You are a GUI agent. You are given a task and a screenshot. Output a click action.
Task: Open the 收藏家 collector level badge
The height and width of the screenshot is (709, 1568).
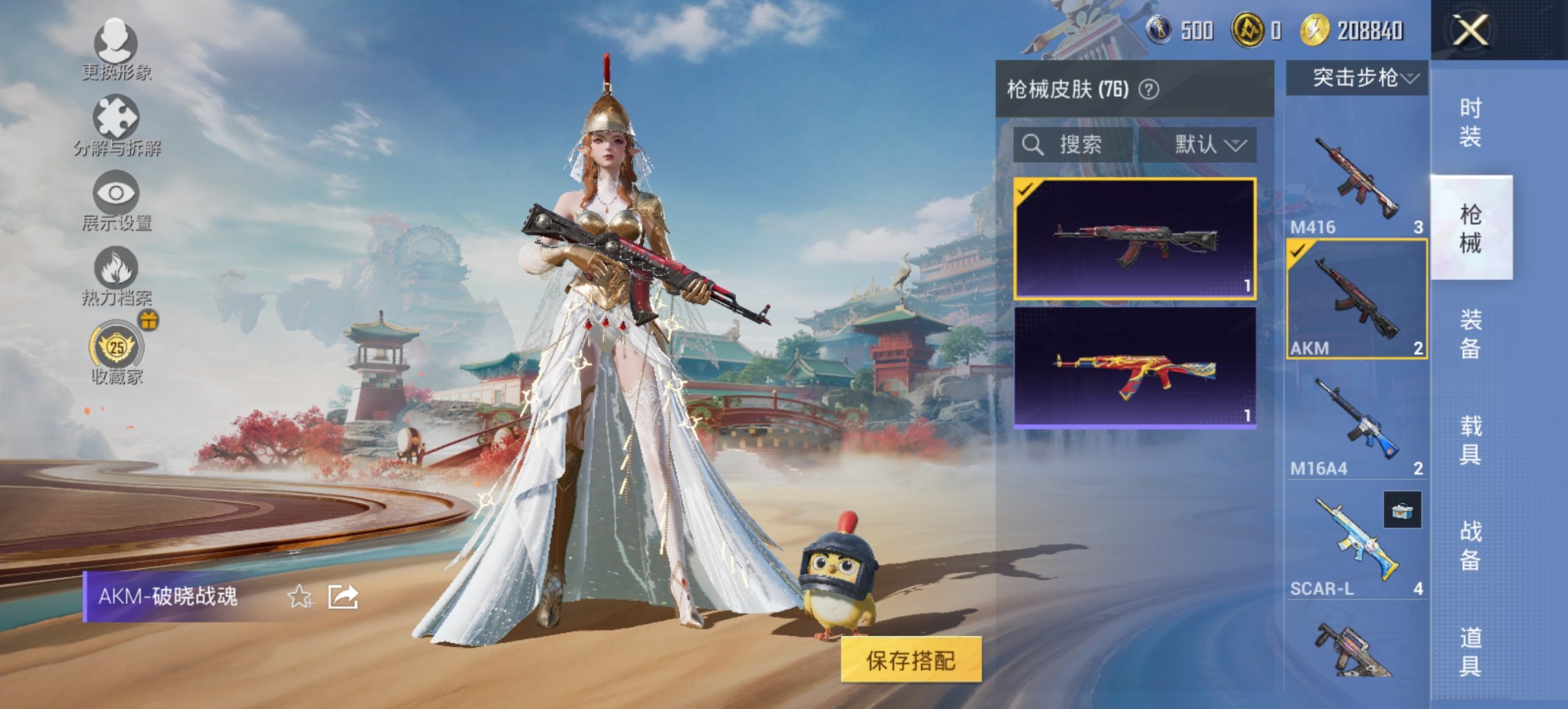pos(115,349)
